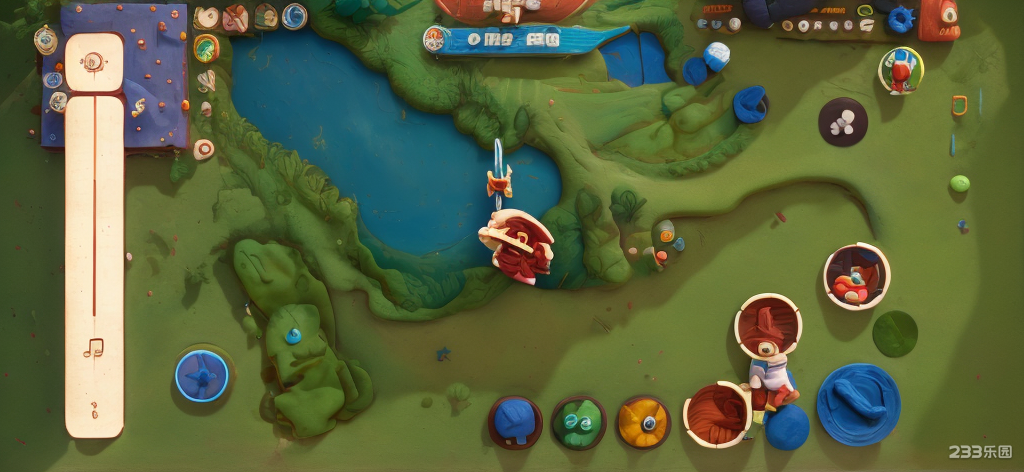Activate the blue mushroom skill icon
The height and width of the screenshot is (472, 1024).
[x=515, y=421]
